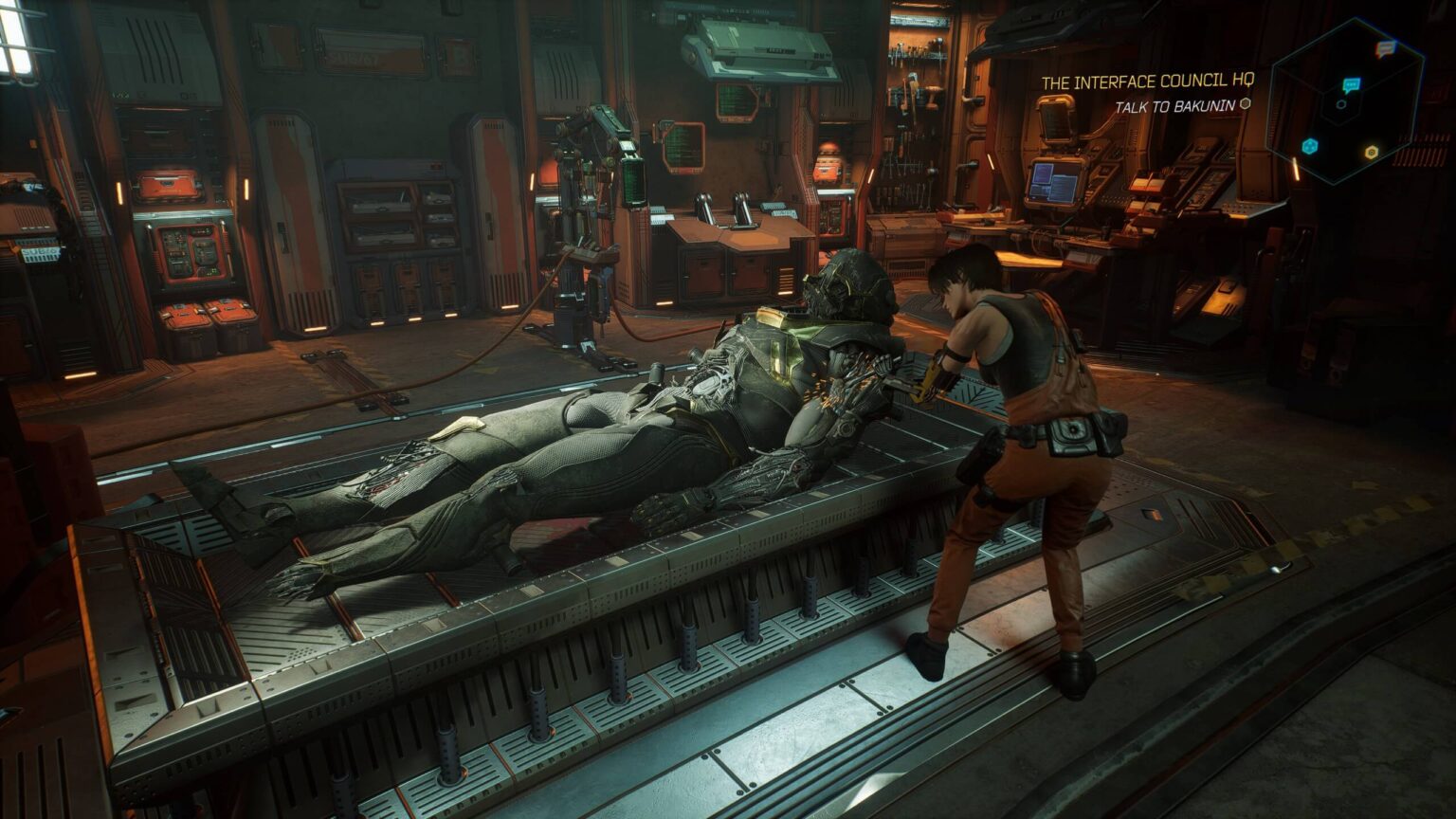Click the orange speech bubble minimap marker
1456x819 pixels.
tap(1385, 47)
